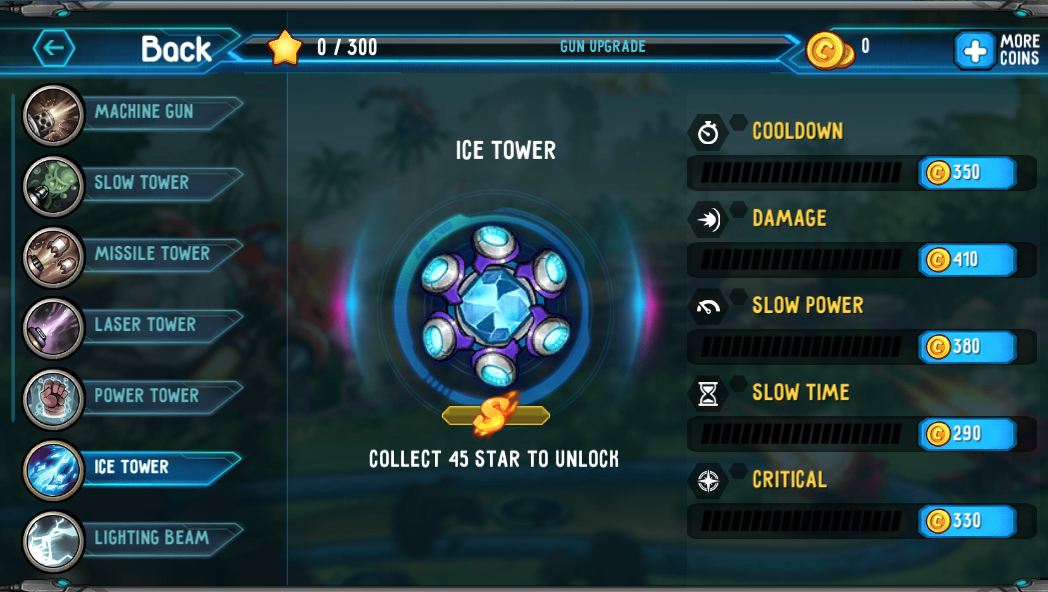Purchase the Critical upgrade for 330 coins

pos(966,521)
